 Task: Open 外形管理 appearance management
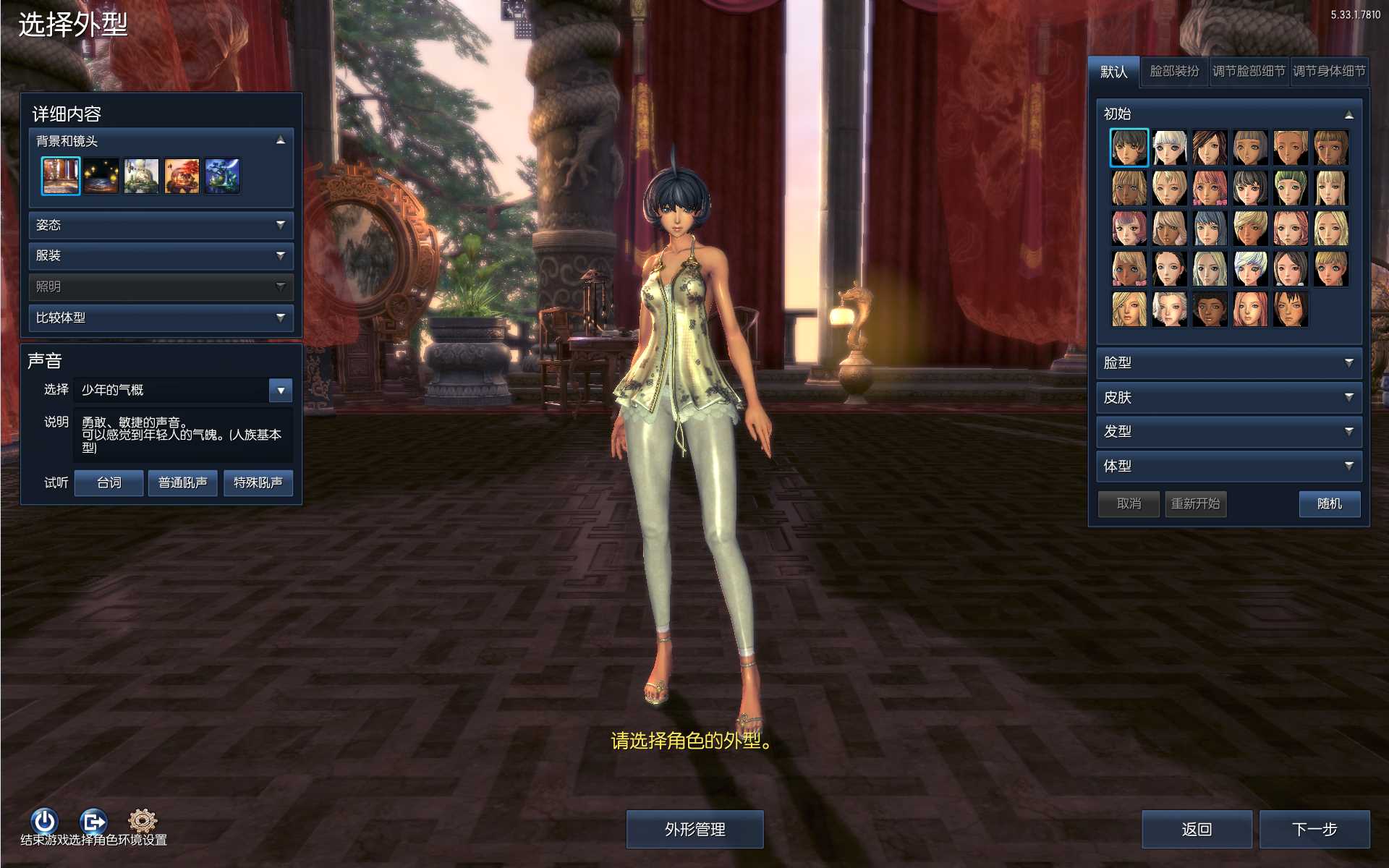(694, 829)
